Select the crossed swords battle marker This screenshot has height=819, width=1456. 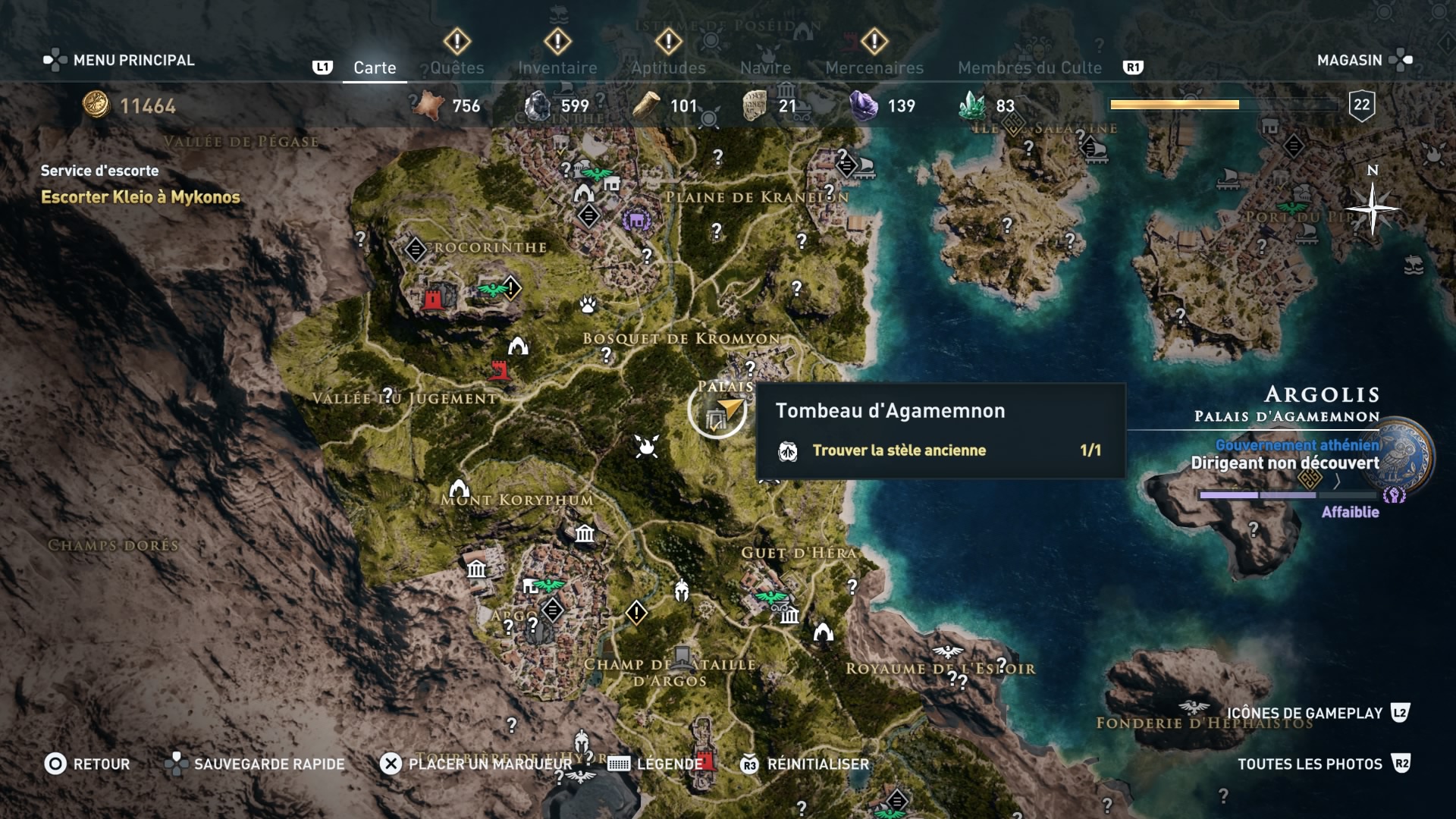tap(647, 446)
